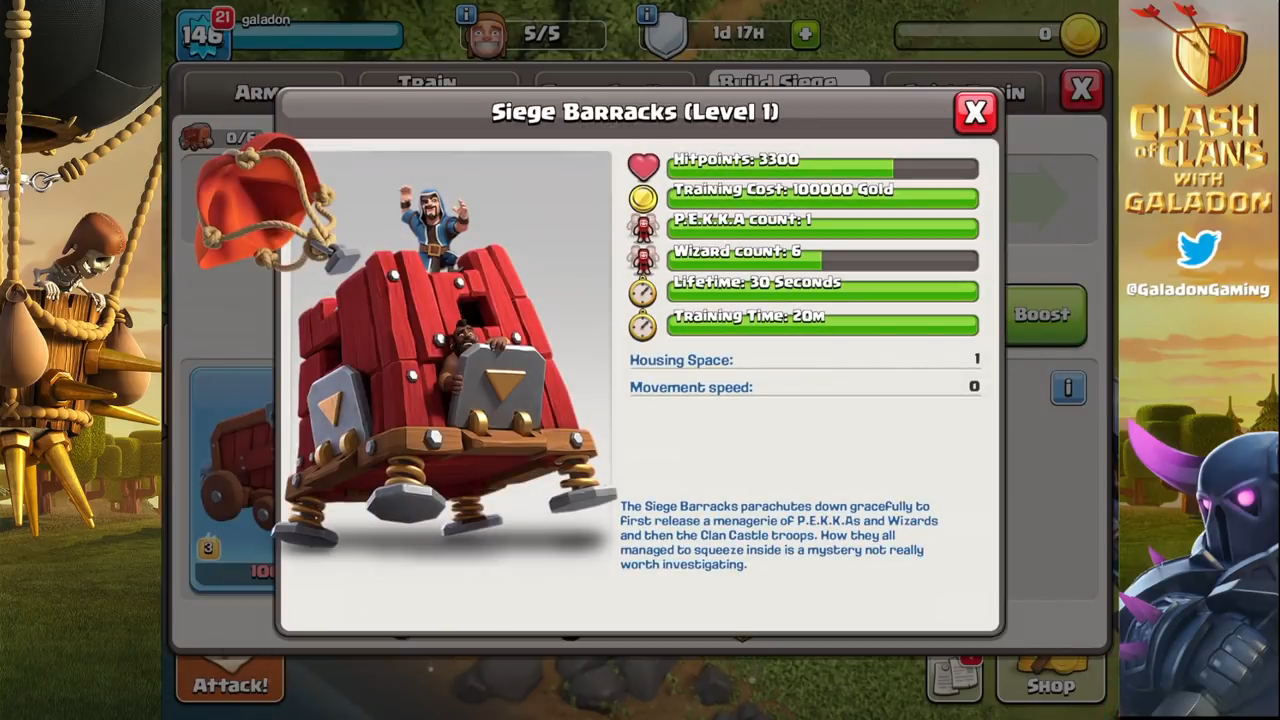
Task: Add shield time with the green plus
Action: point(804,34)
